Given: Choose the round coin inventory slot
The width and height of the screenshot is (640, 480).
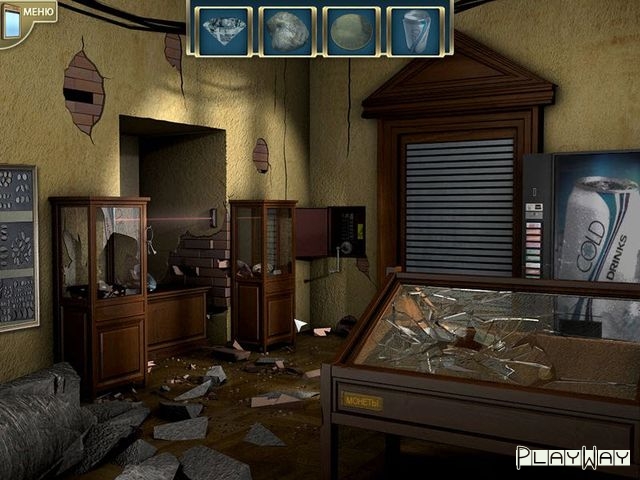Looking at the screenshot, I should 350,31.
